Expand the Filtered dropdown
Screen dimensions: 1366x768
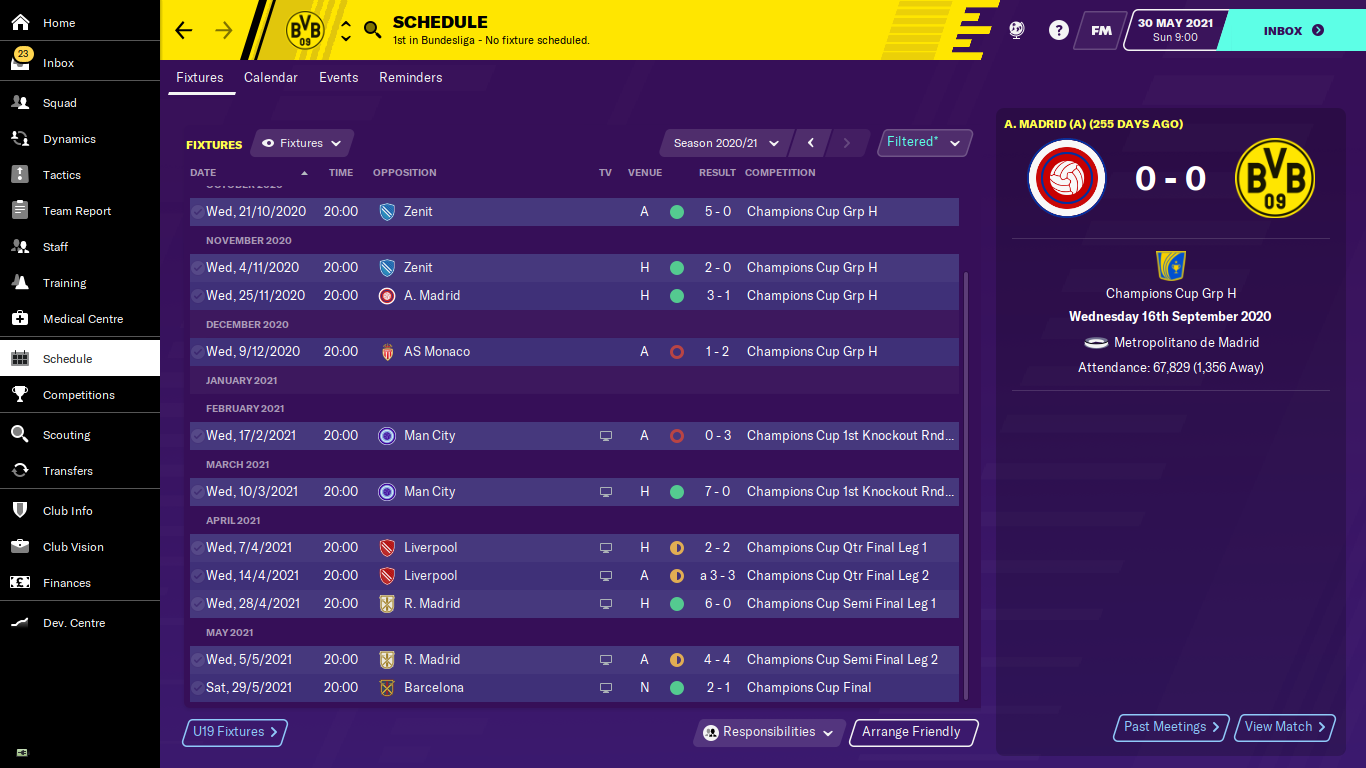click(x=923, y=142)
